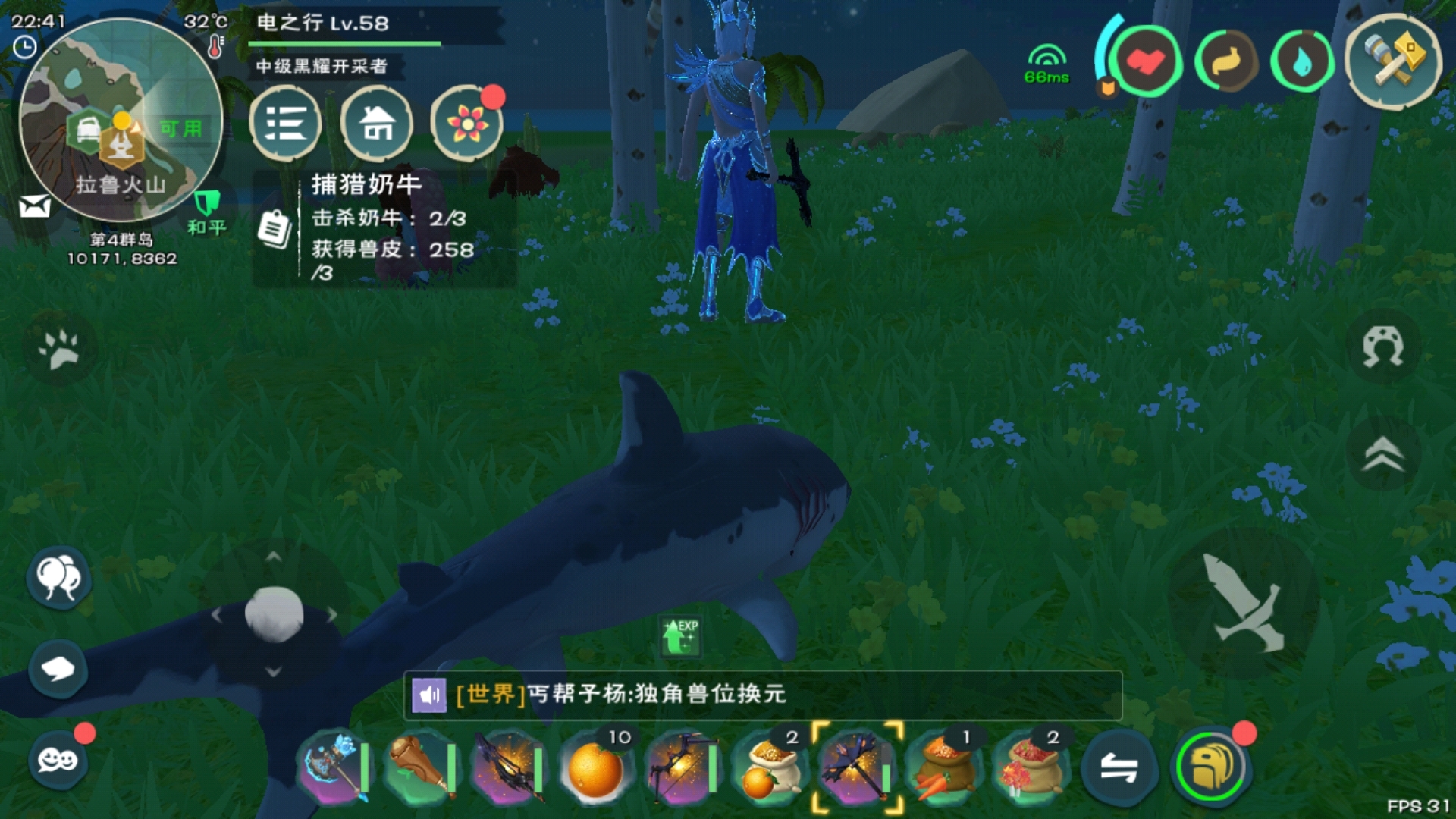Tap the hotbar swap arrows button
The image size is (1456, 819).
1119,769
